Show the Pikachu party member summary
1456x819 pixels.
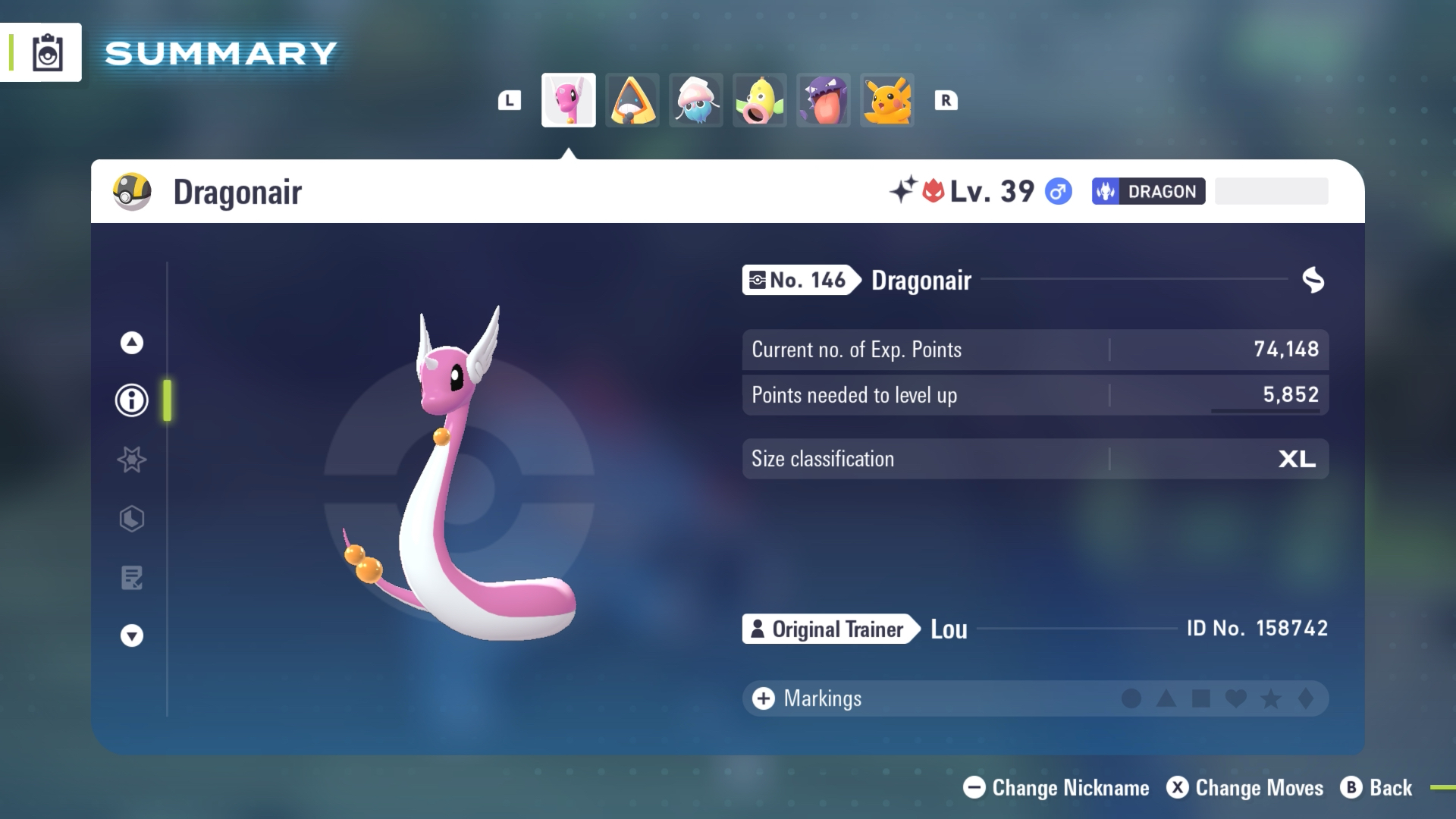pyautogui.click(x=887, y=100)
